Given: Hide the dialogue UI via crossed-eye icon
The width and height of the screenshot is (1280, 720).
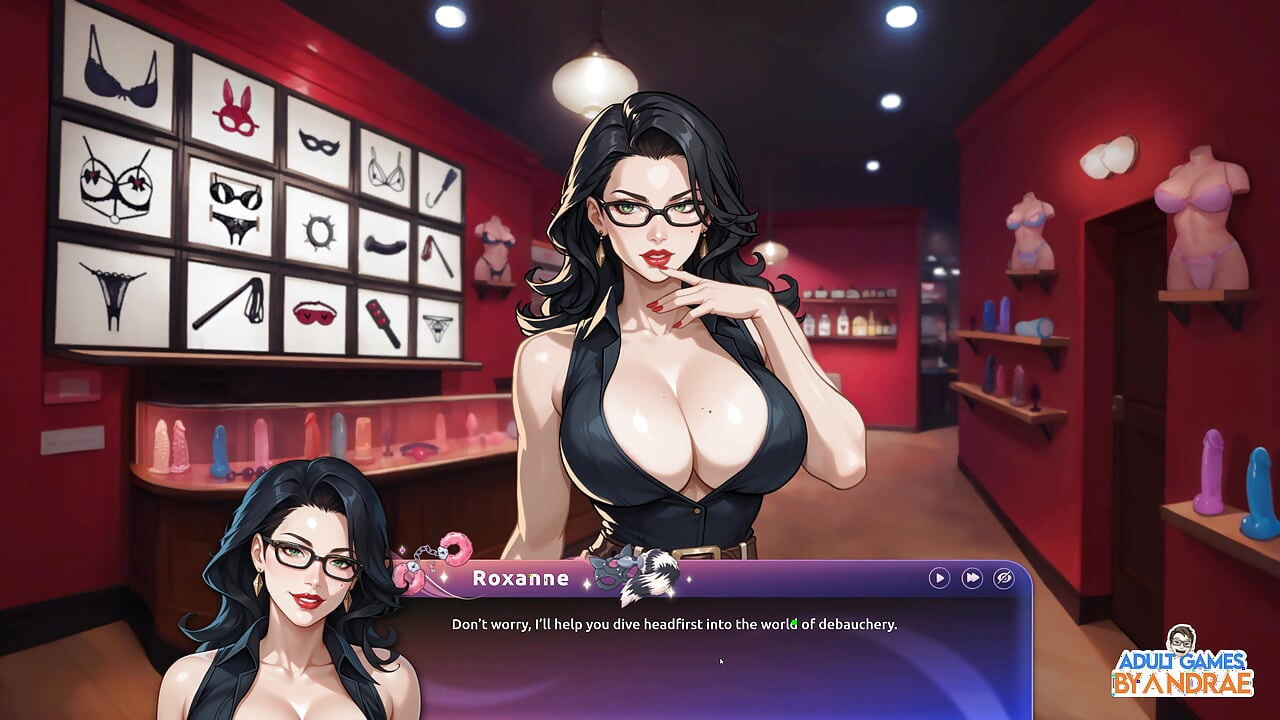Looking at the screenshot, I should coord(1003,578).
